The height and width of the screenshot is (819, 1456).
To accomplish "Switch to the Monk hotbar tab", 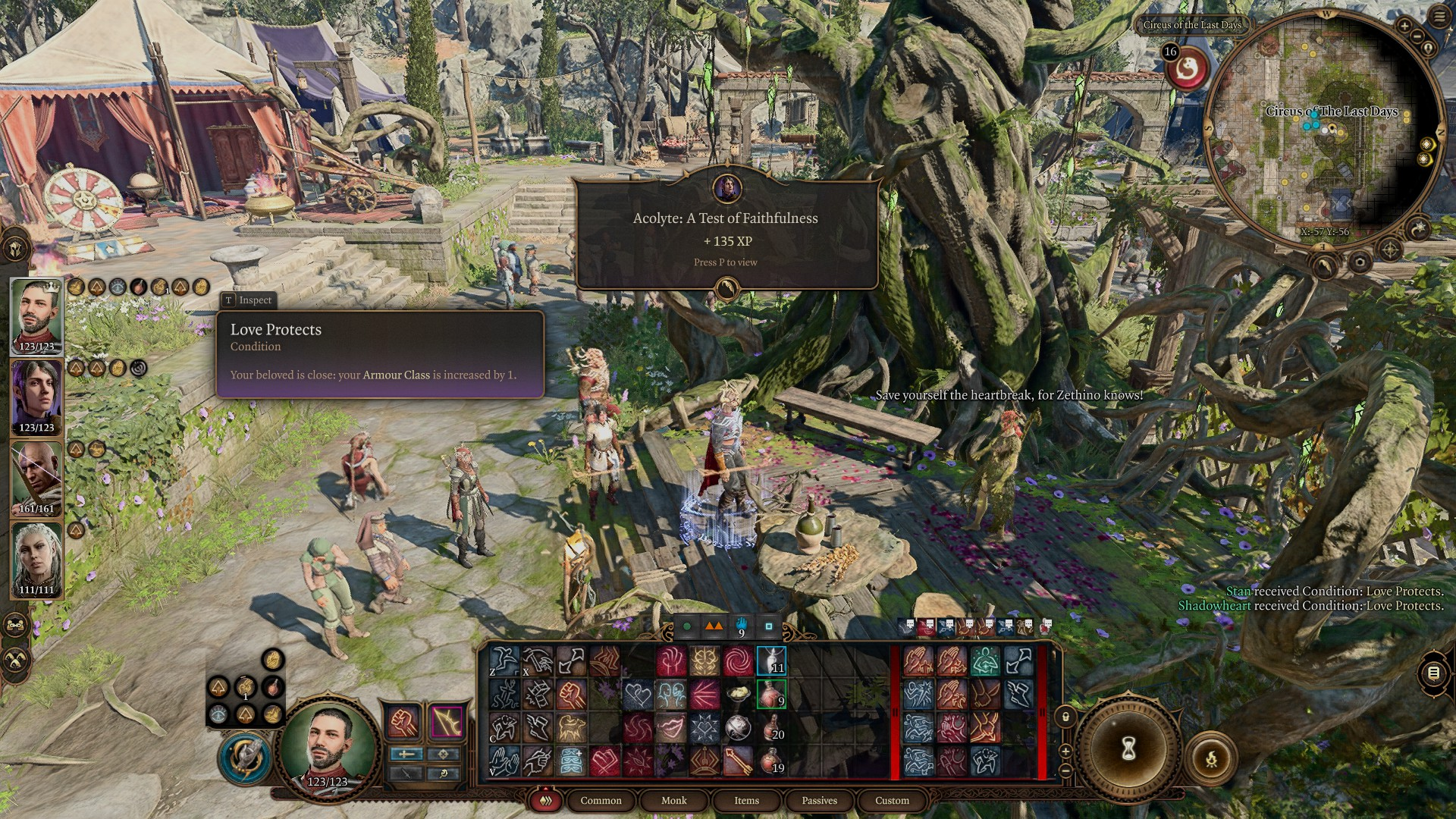I will [673, 800].
